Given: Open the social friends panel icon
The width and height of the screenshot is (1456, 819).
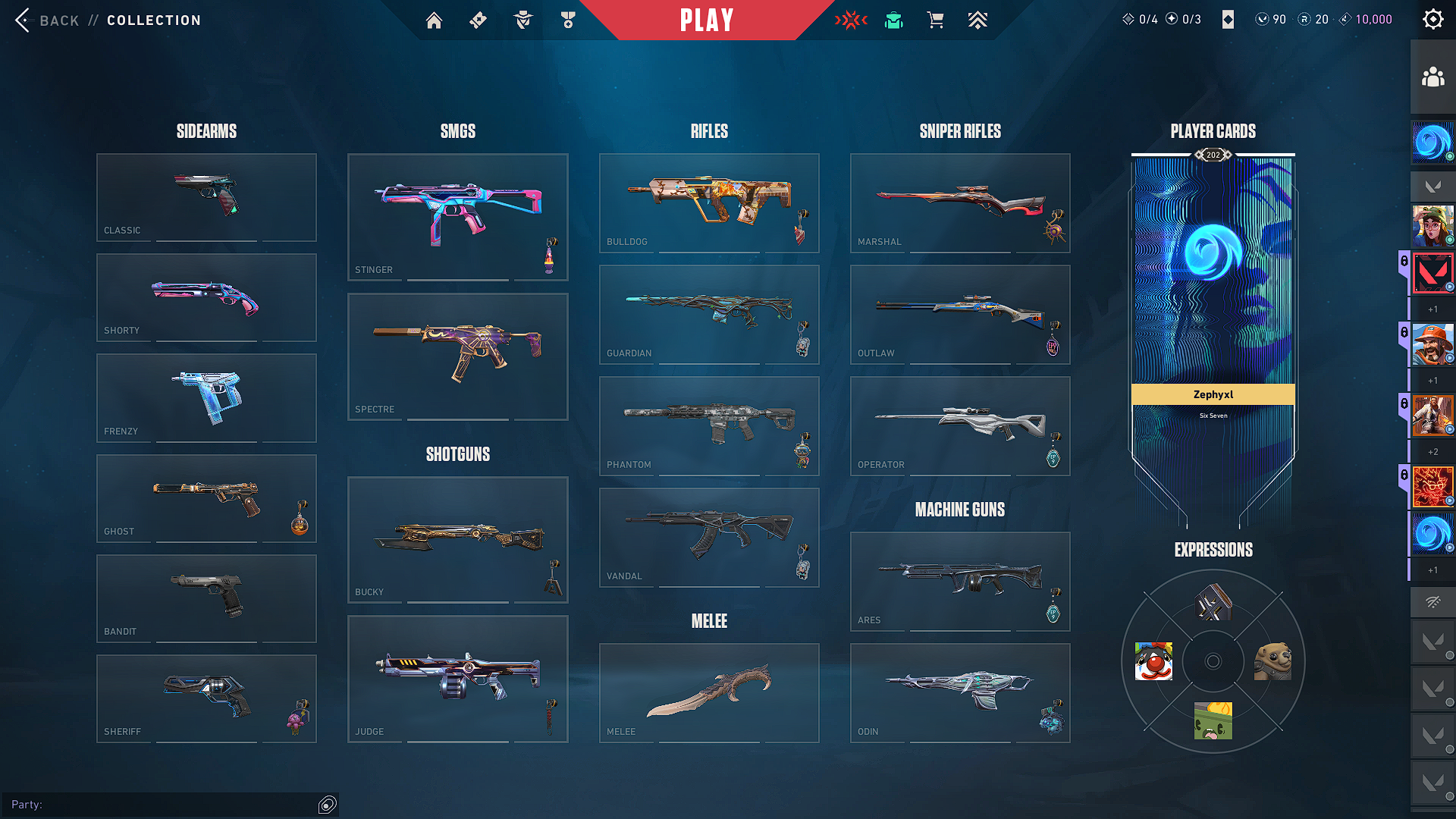Looking at the screenshot, I should click(x=1432, y=77).
